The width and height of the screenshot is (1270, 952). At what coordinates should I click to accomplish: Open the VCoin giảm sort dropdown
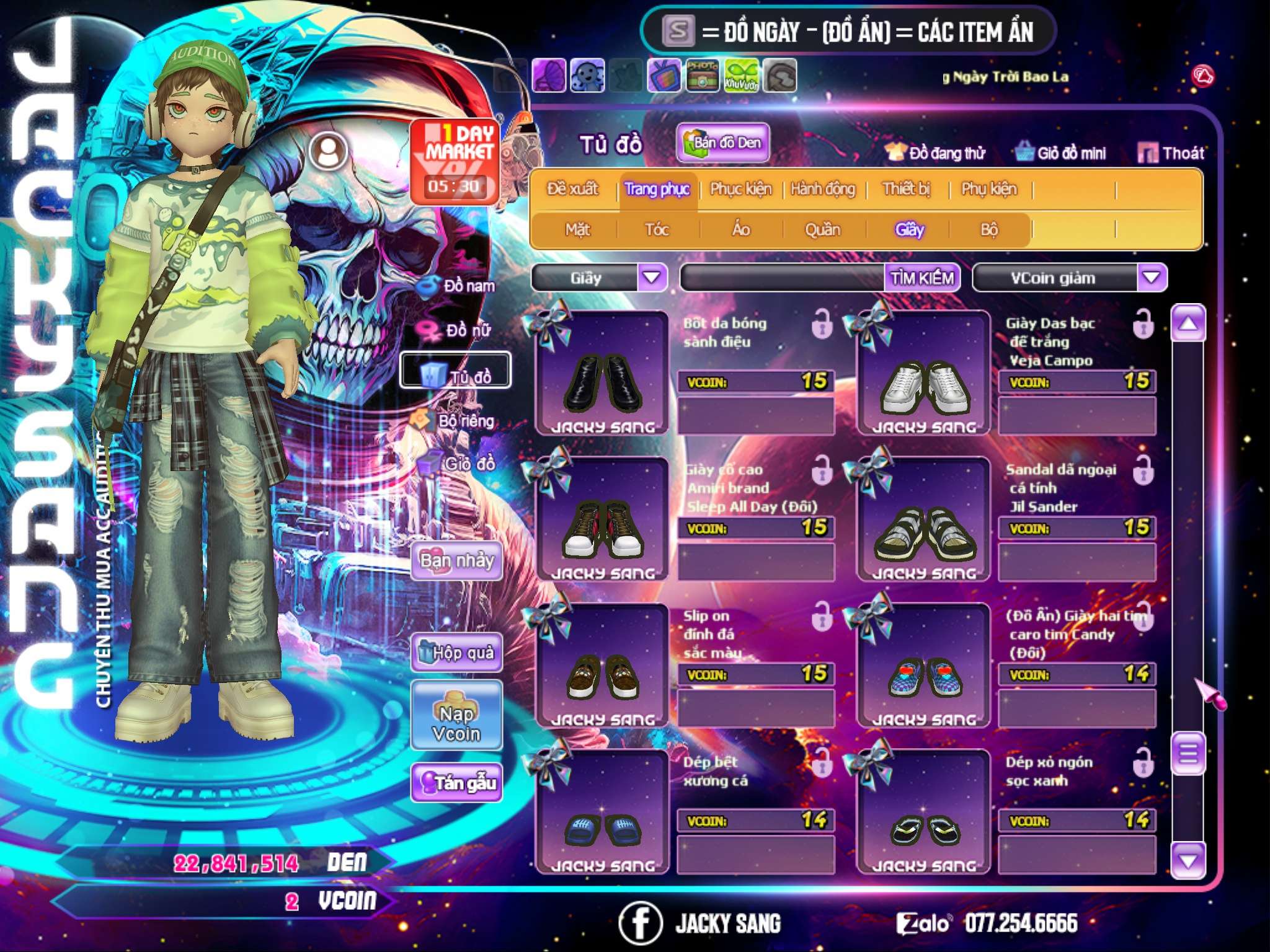point(1152,278)
